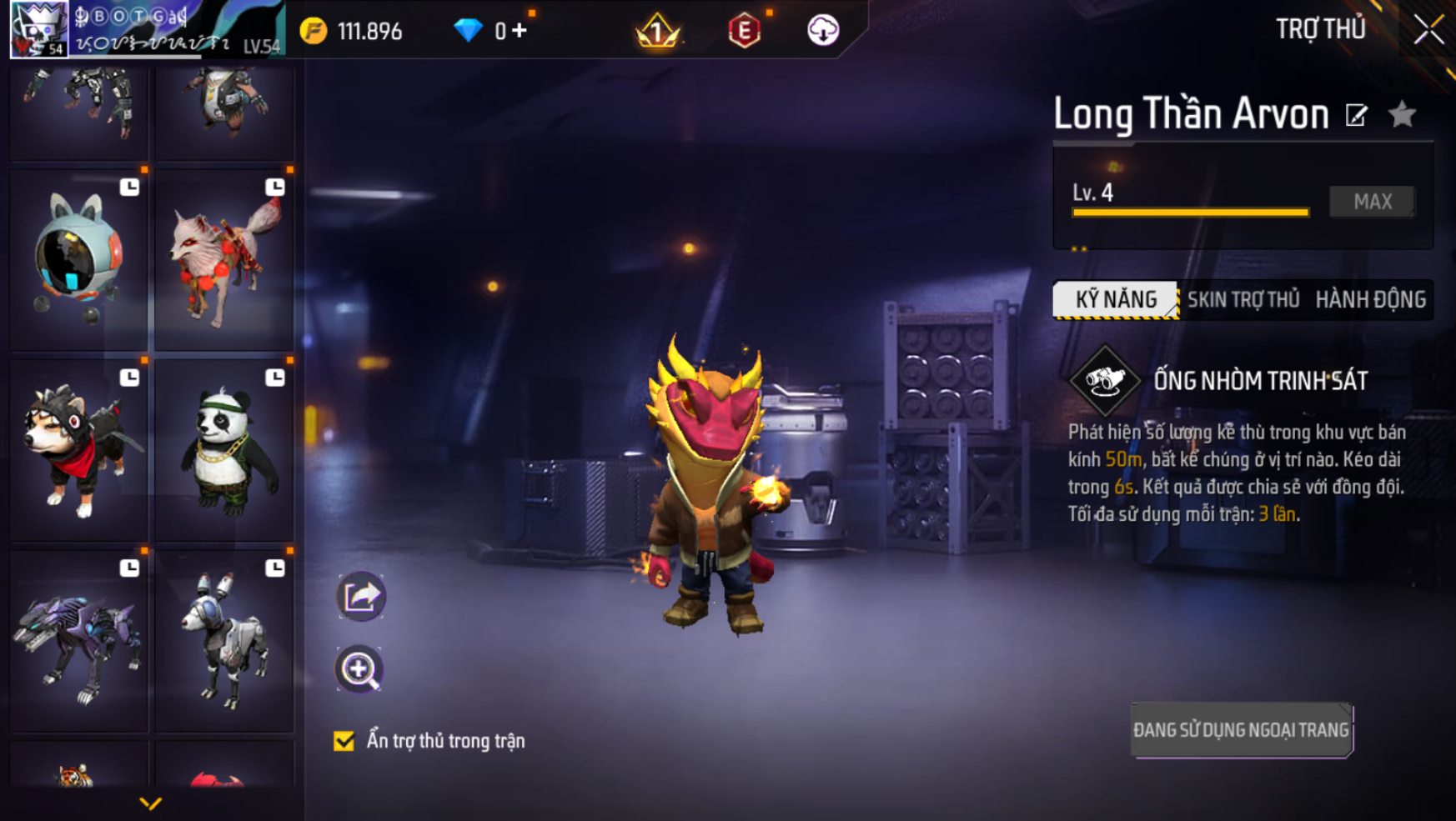Viewport: 1456px width, 821px height.
Task: Select the panda pet thumbnail
Action: point(224,450)
